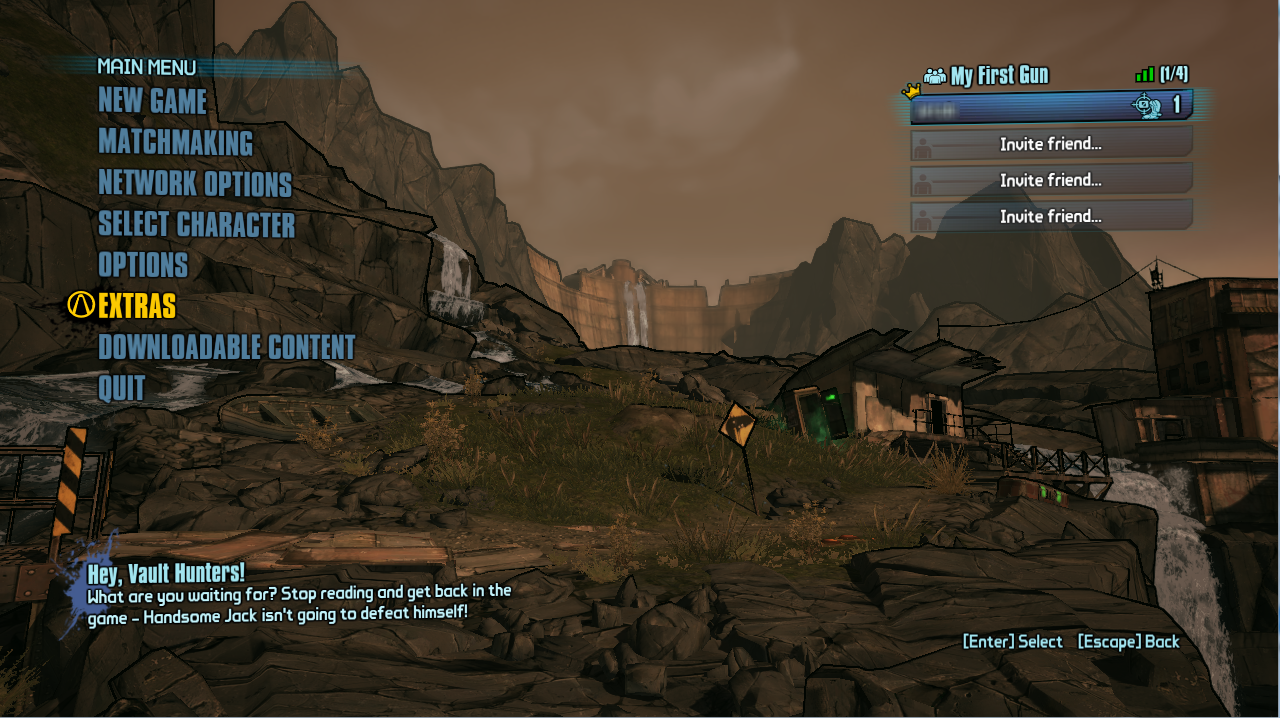Open the Options menu

pyautogui.click(x=143, y=265)
